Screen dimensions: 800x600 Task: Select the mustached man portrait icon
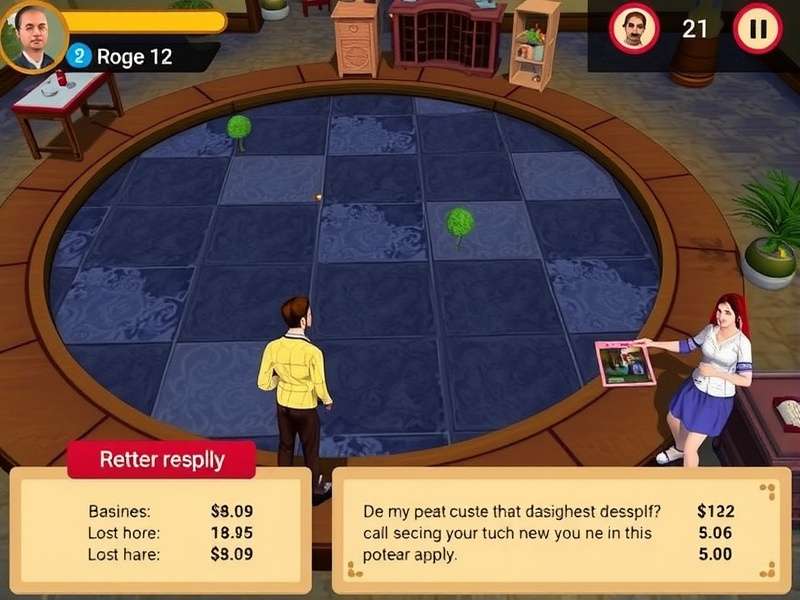(634, 28)
